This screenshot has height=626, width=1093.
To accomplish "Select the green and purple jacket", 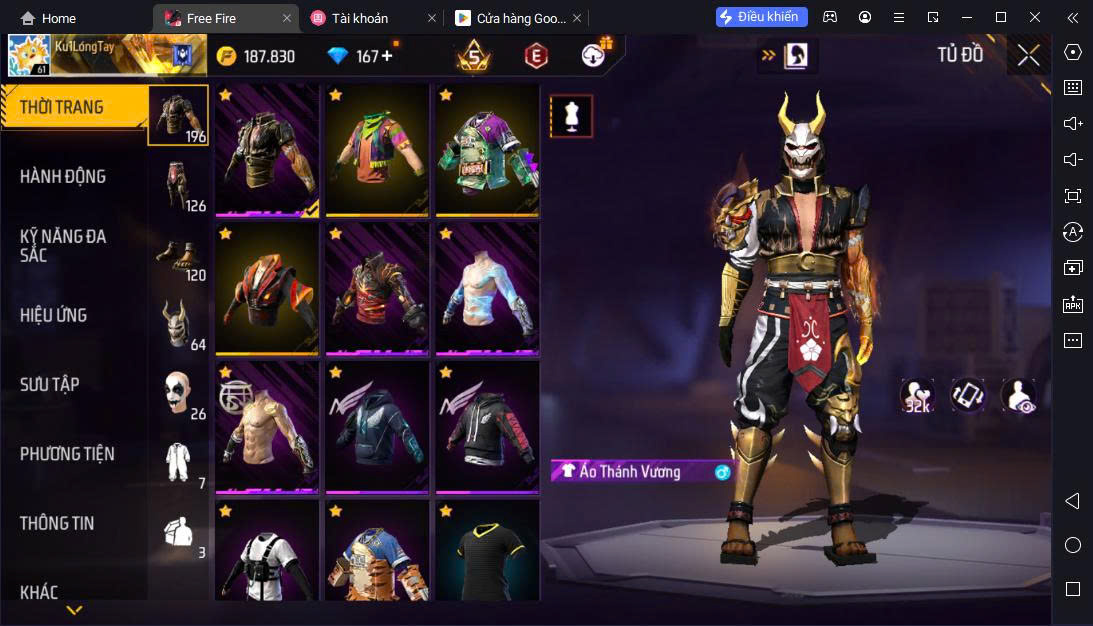I will click(487, 150).
